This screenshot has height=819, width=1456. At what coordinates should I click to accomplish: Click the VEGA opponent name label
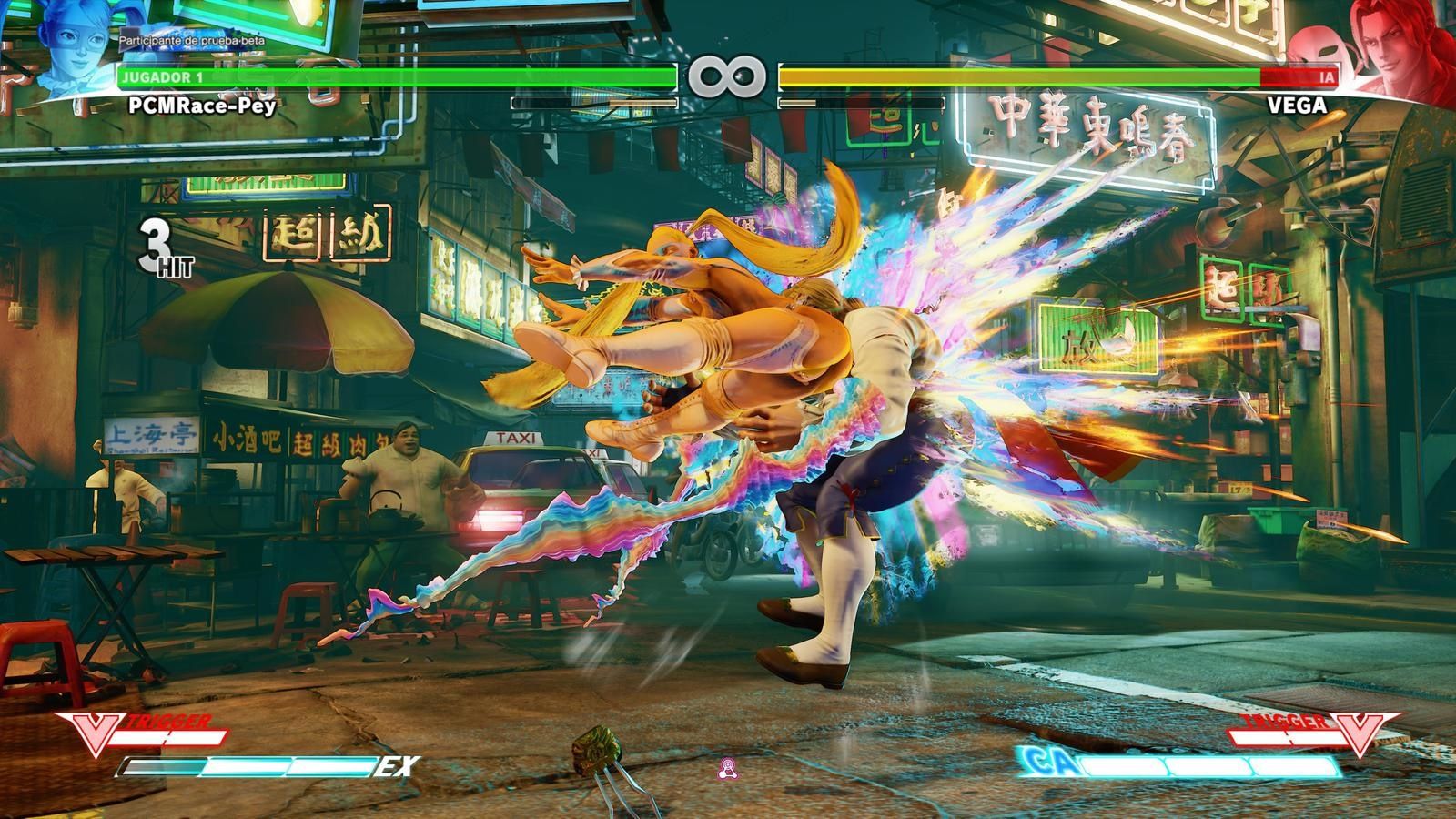click(x=1297, y=106)
